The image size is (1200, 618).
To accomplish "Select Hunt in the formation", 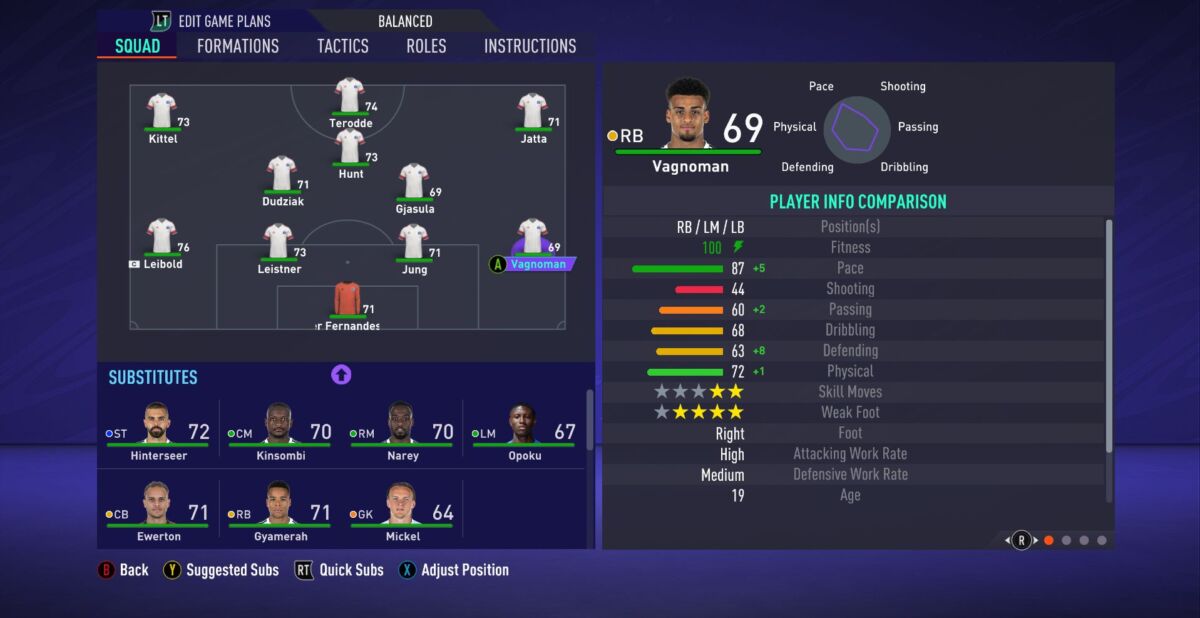I will coord(350,149).
